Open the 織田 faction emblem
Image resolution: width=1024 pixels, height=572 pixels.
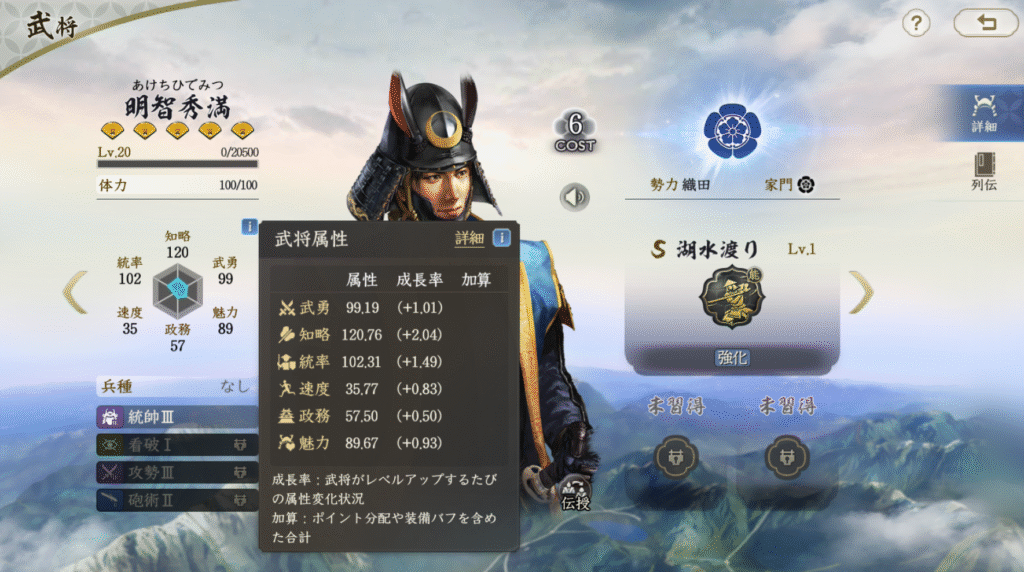732,126
